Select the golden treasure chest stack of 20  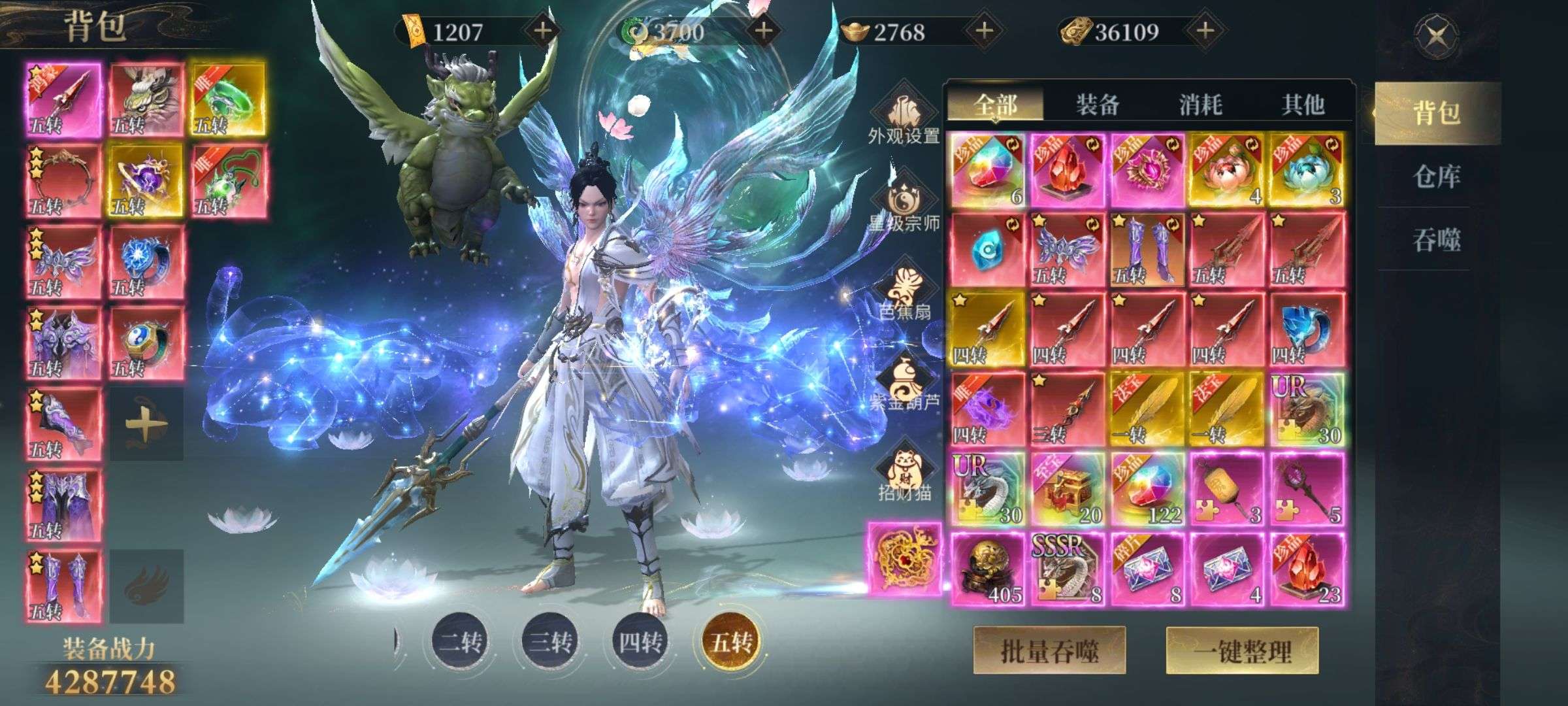click(1068, 489)
